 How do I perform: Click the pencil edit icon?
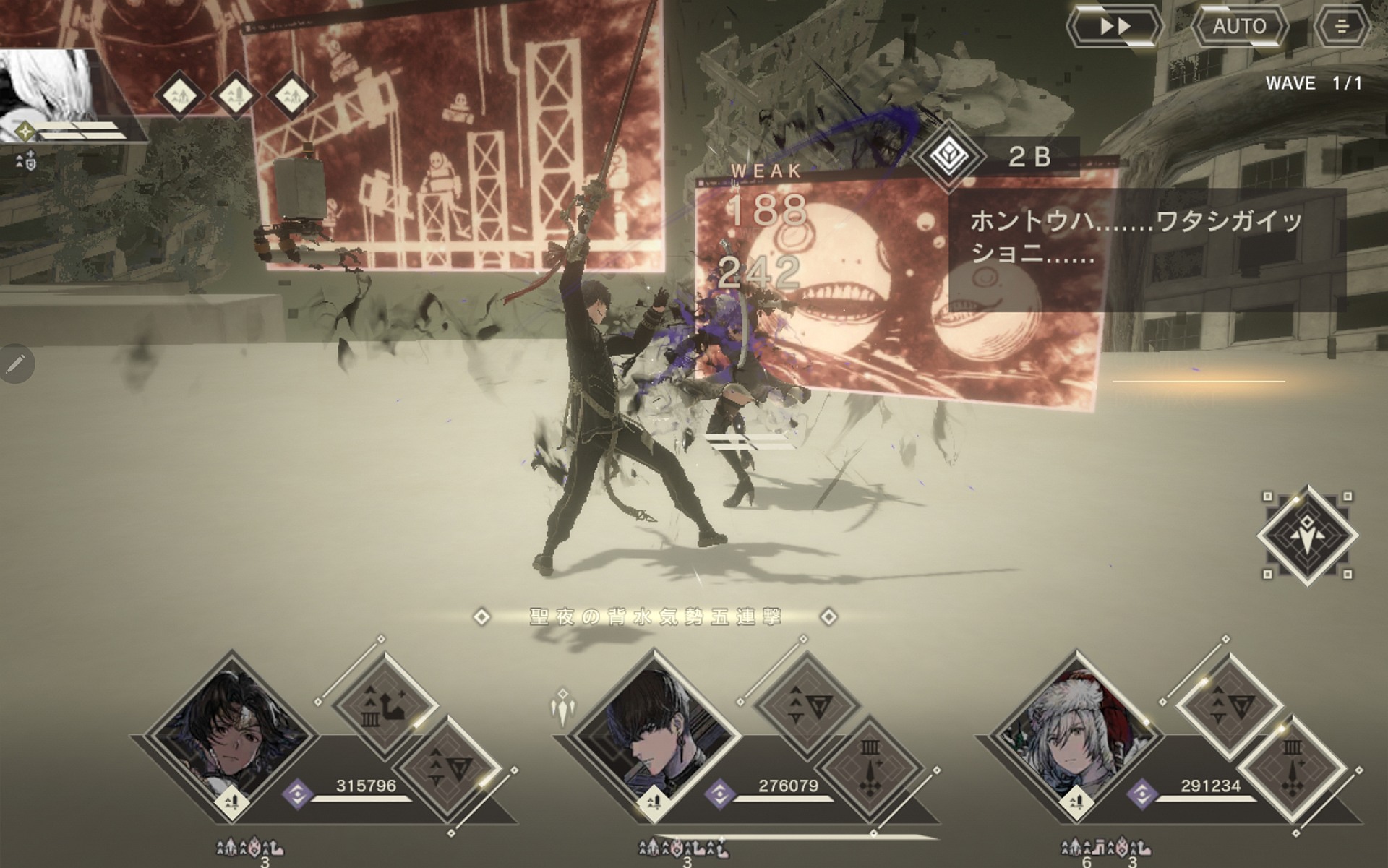coord(16,364)
